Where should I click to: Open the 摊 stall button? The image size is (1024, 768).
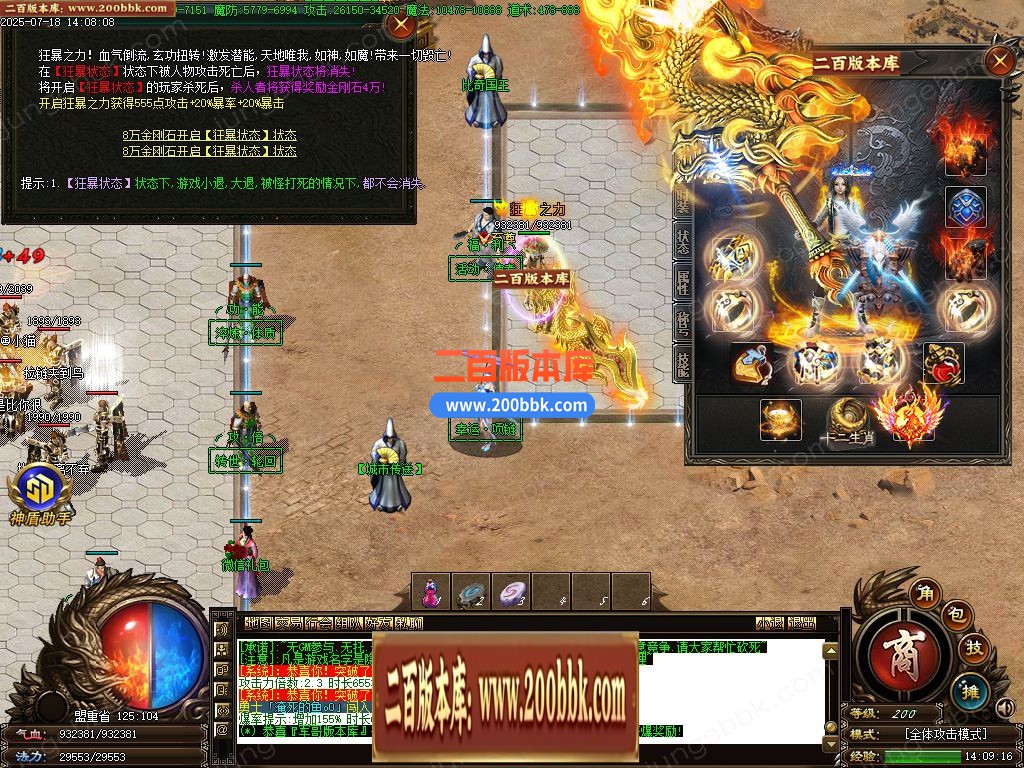click(x=968, y=689)
